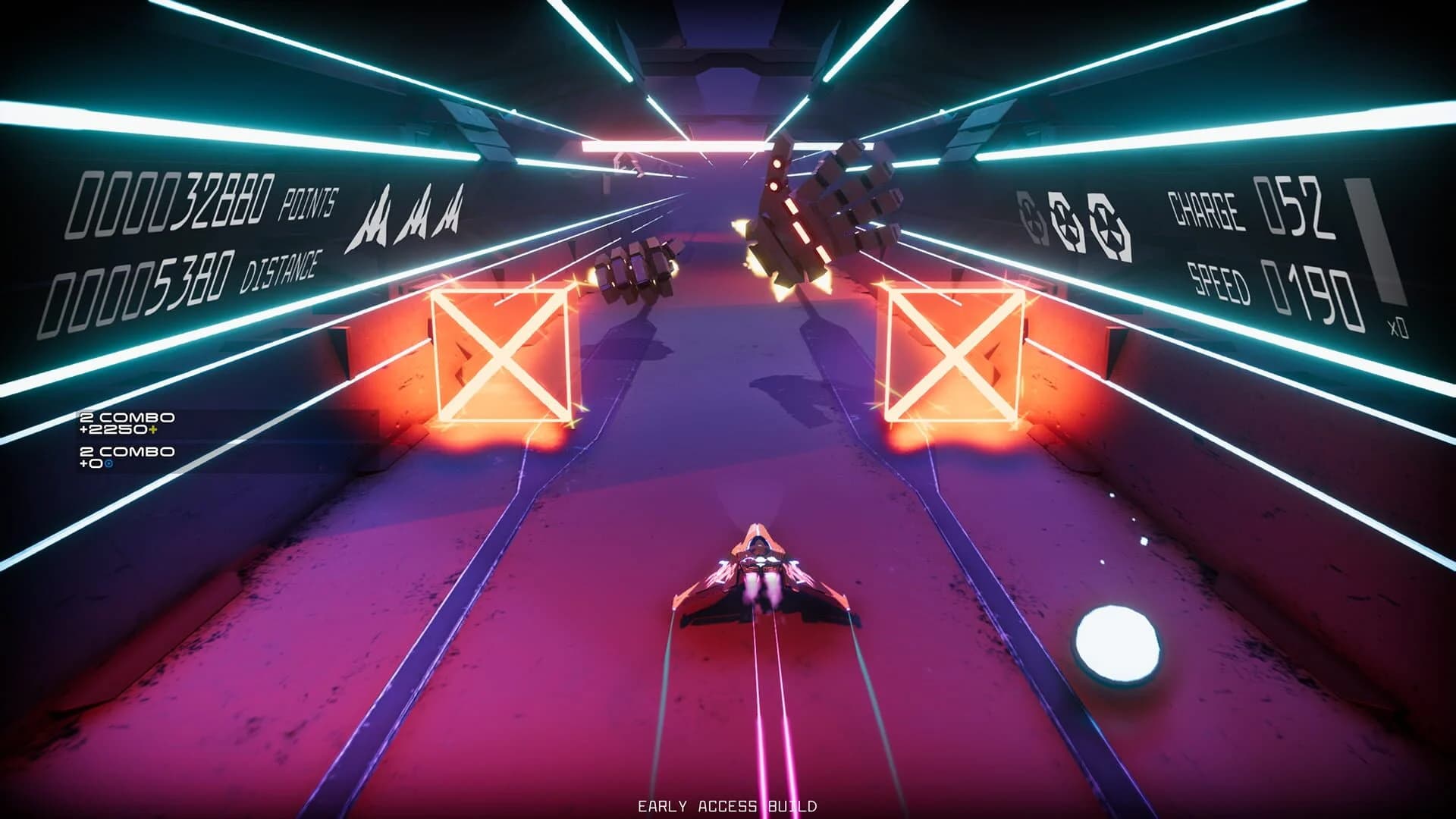Click the middle ship life icon
This screenshot has width=1456, height=819.
pyautogui.click(x=416, y=218)
